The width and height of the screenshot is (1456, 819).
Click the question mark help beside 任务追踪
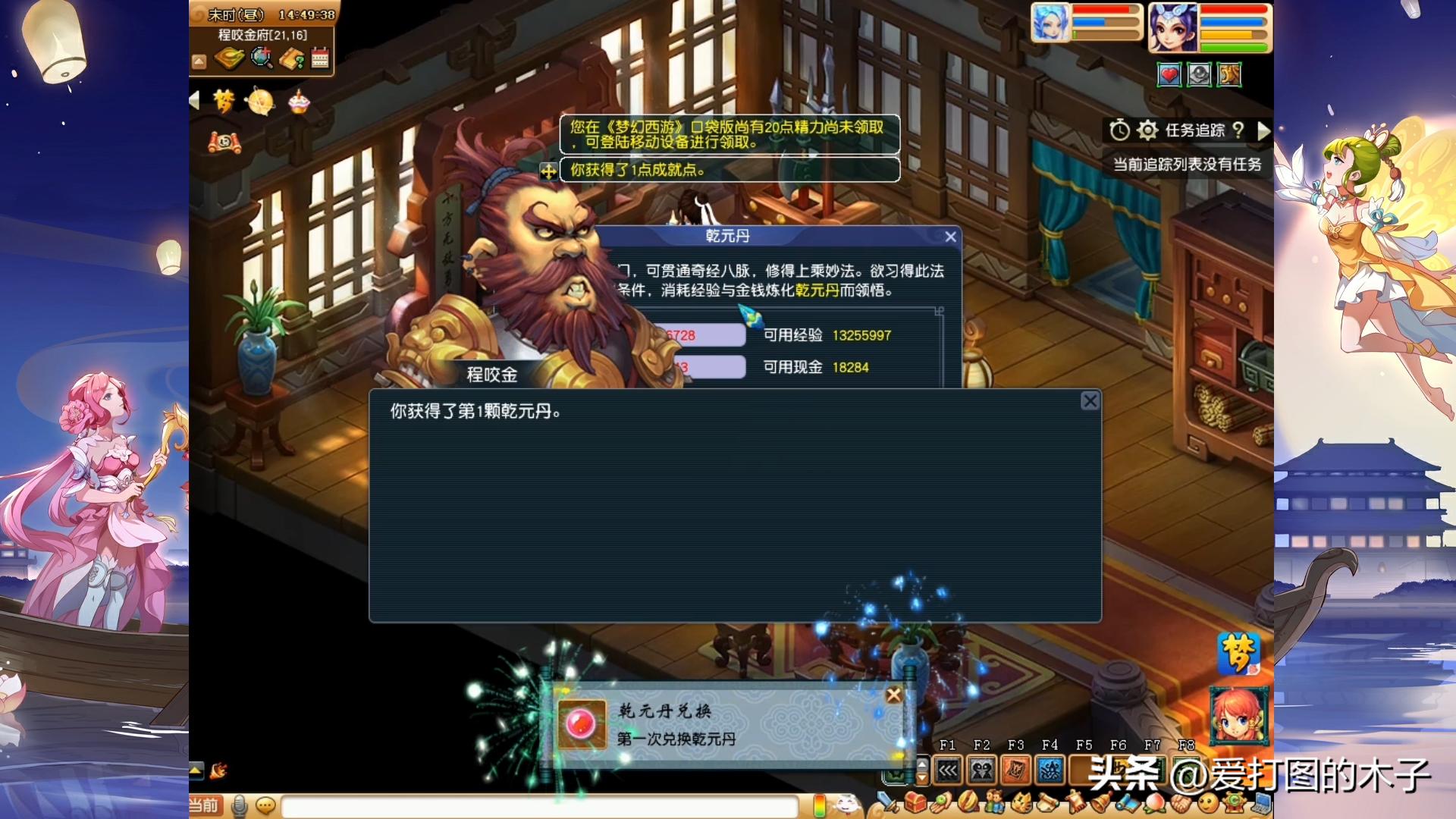[x=1238, y=130]
